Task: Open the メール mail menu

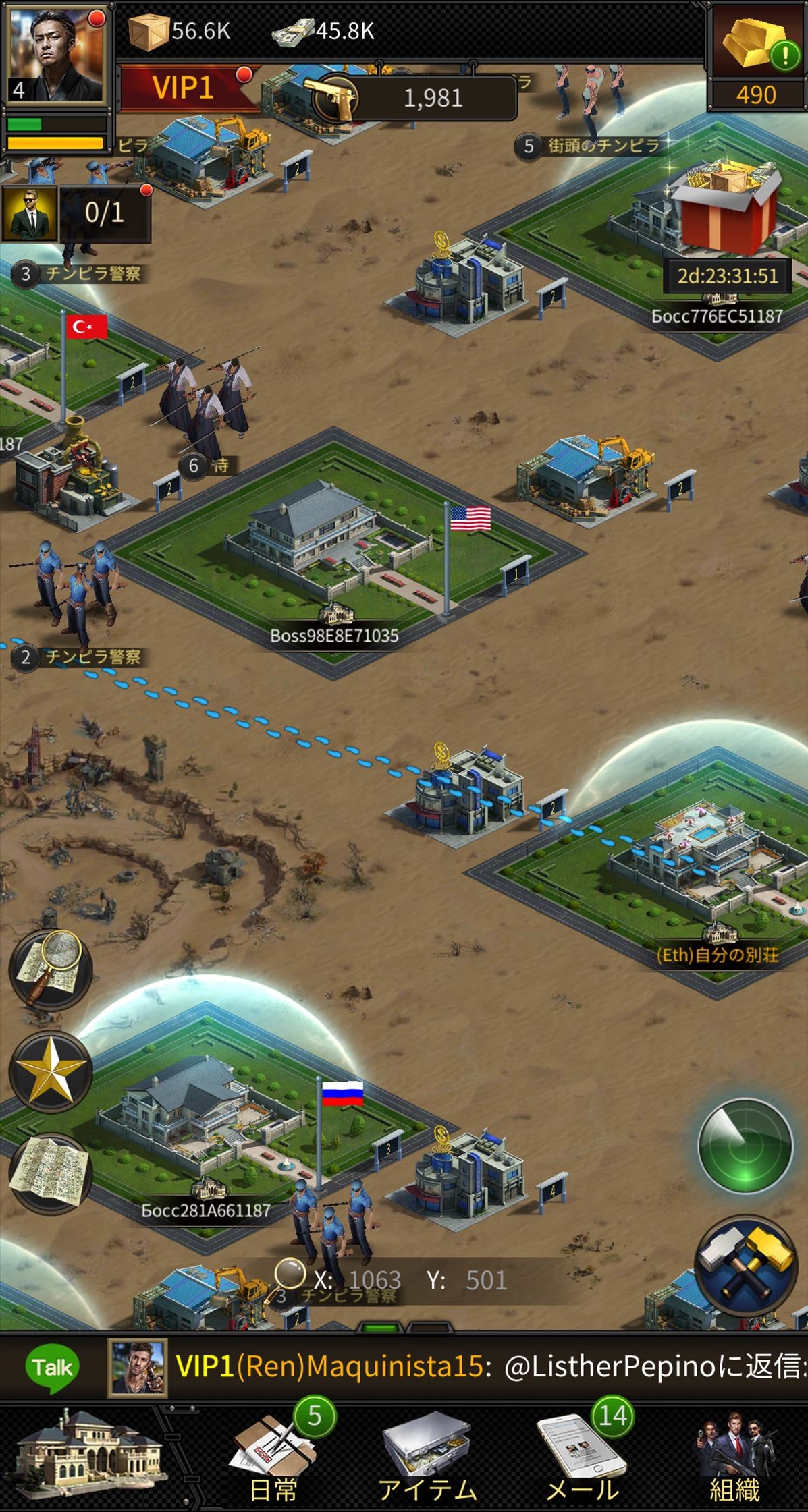Action: (x=581, y=1456)
